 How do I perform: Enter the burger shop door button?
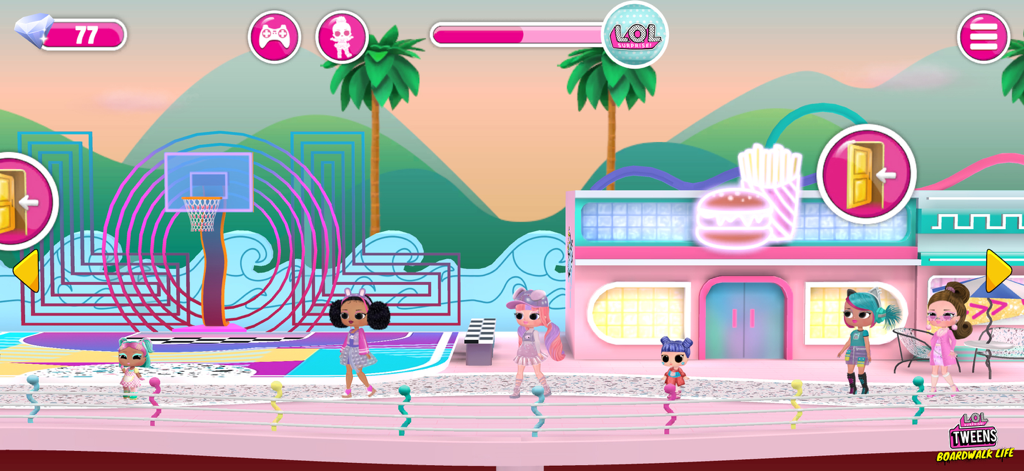pyautogui.click(x=866, y=174)
